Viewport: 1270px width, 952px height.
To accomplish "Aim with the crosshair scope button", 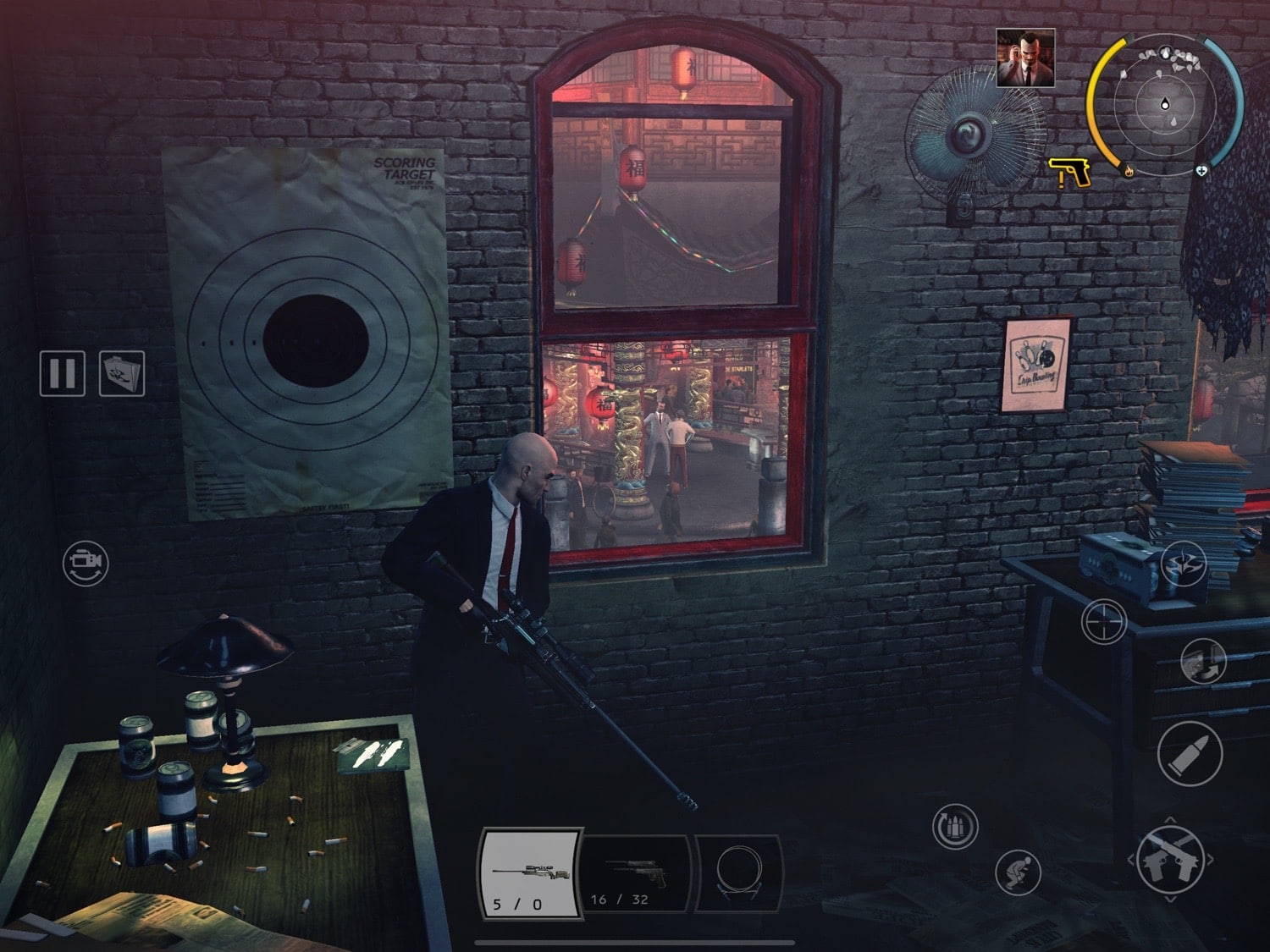I will [1104, 623].
